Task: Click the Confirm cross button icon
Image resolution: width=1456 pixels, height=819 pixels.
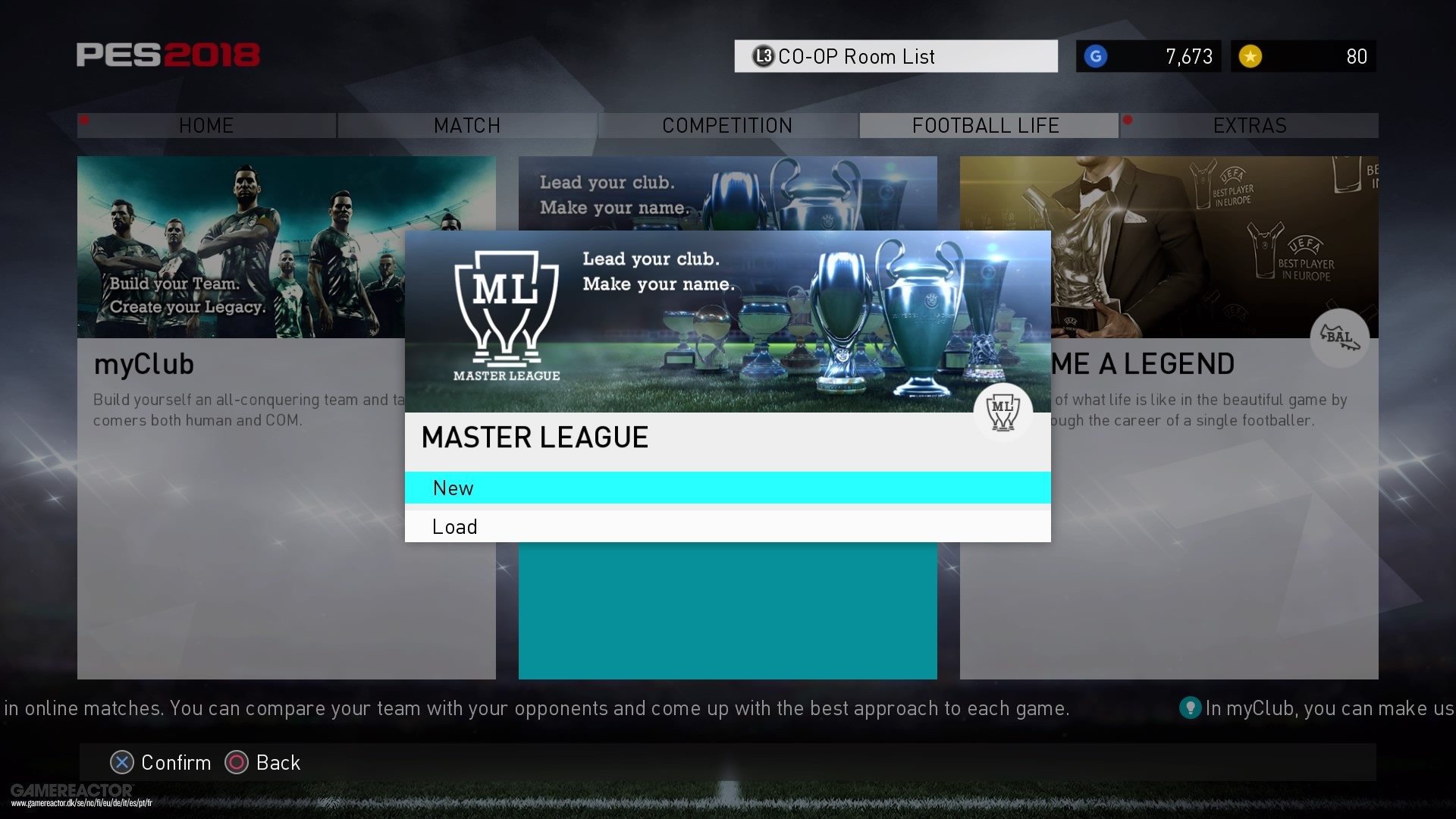Action: coord(121,762)
